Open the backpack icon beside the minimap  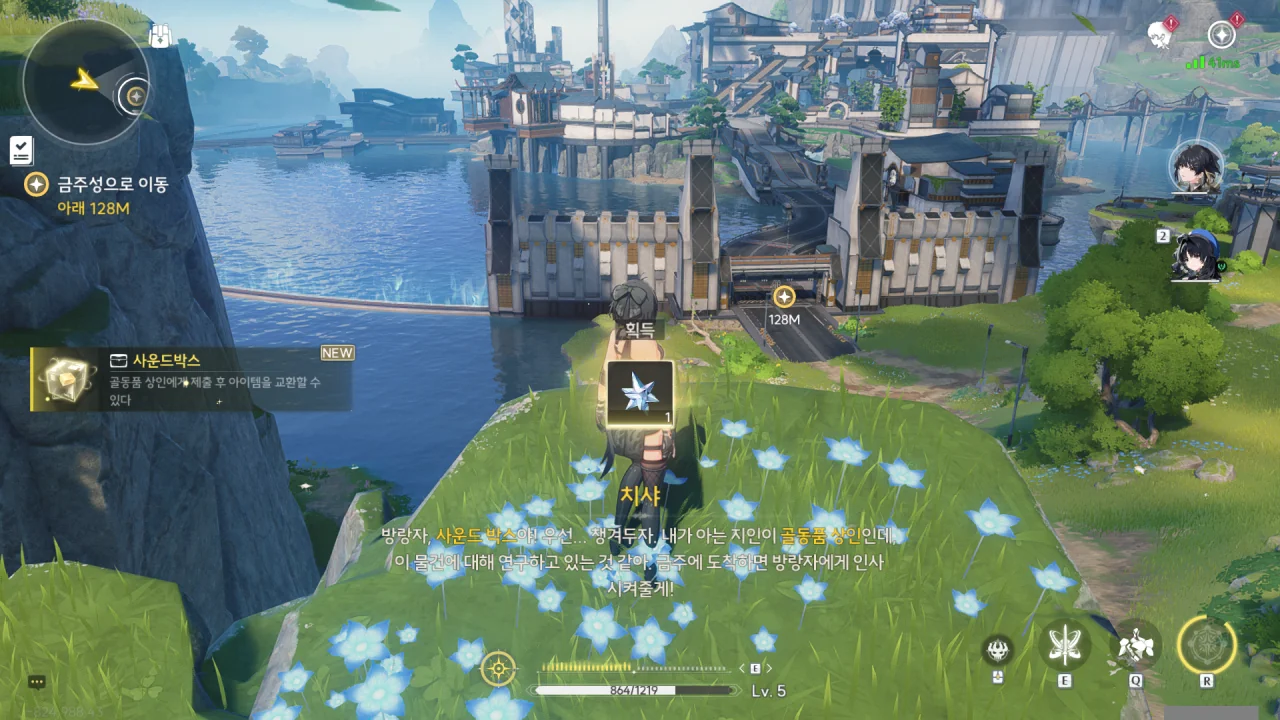click(x=160, y=37)
